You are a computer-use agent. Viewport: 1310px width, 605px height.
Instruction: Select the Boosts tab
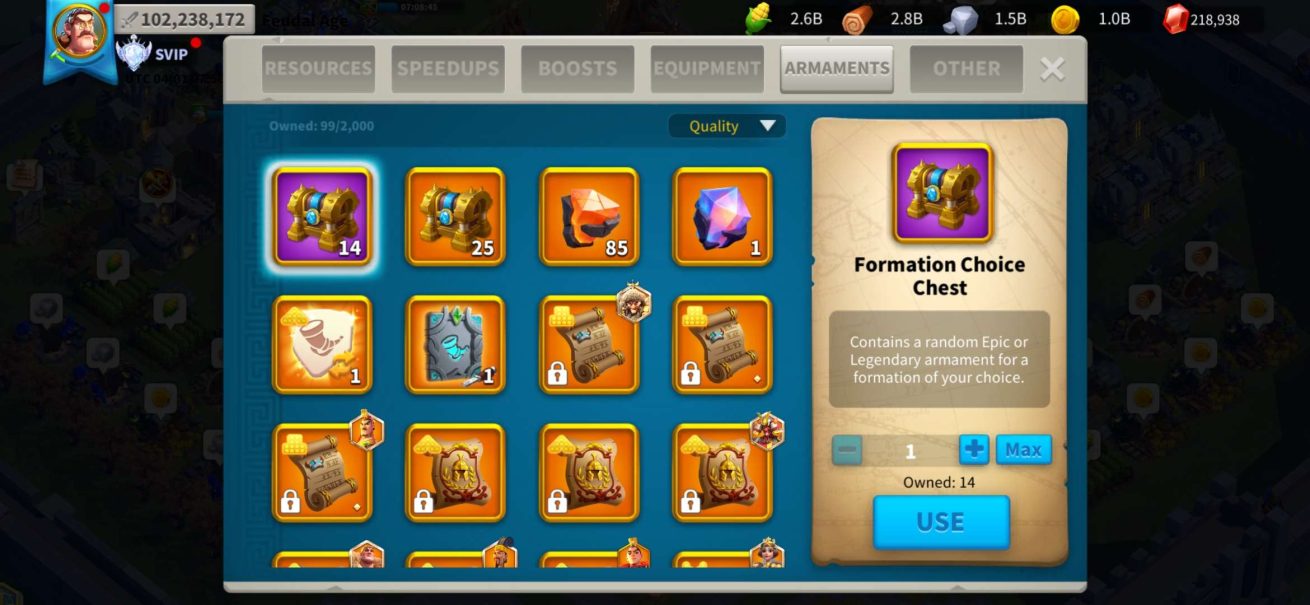(577, 69)
